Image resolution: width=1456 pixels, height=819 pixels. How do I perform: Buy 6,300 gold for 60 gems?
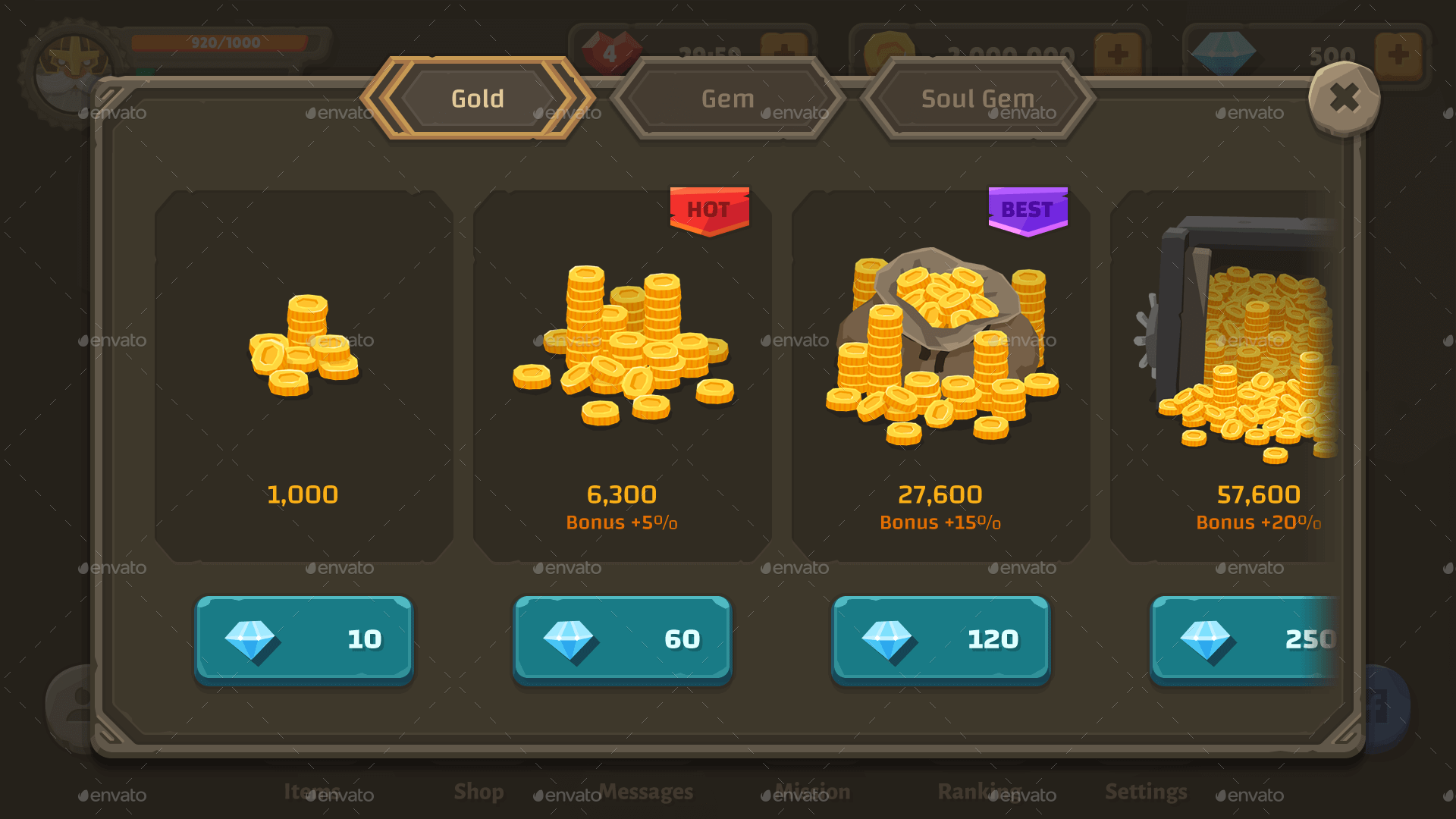pos(622,639)
